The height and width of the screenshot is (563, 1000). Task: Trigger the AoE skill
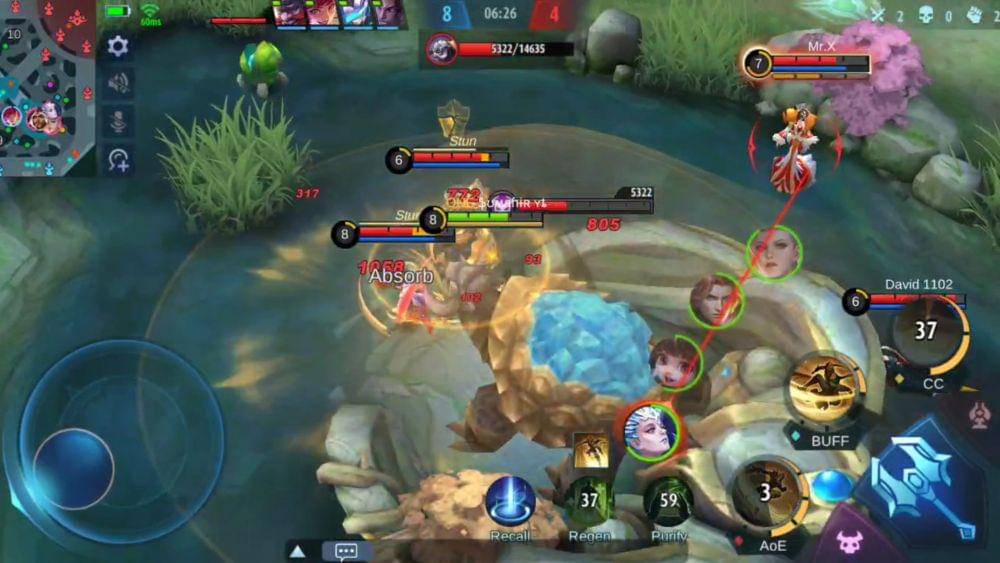pyautogui.click(x=767, y=491)
